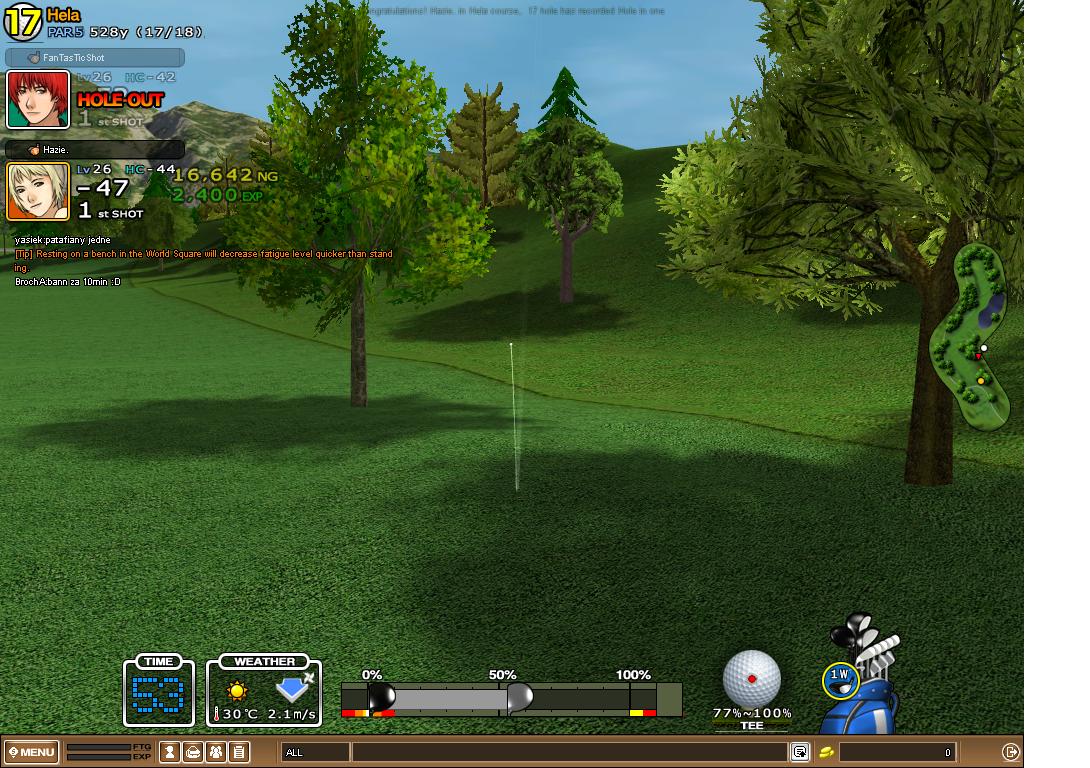Select Hazie's blonde character portrait
Screen dimensions: 1090x768
click(x=38, y=192)
